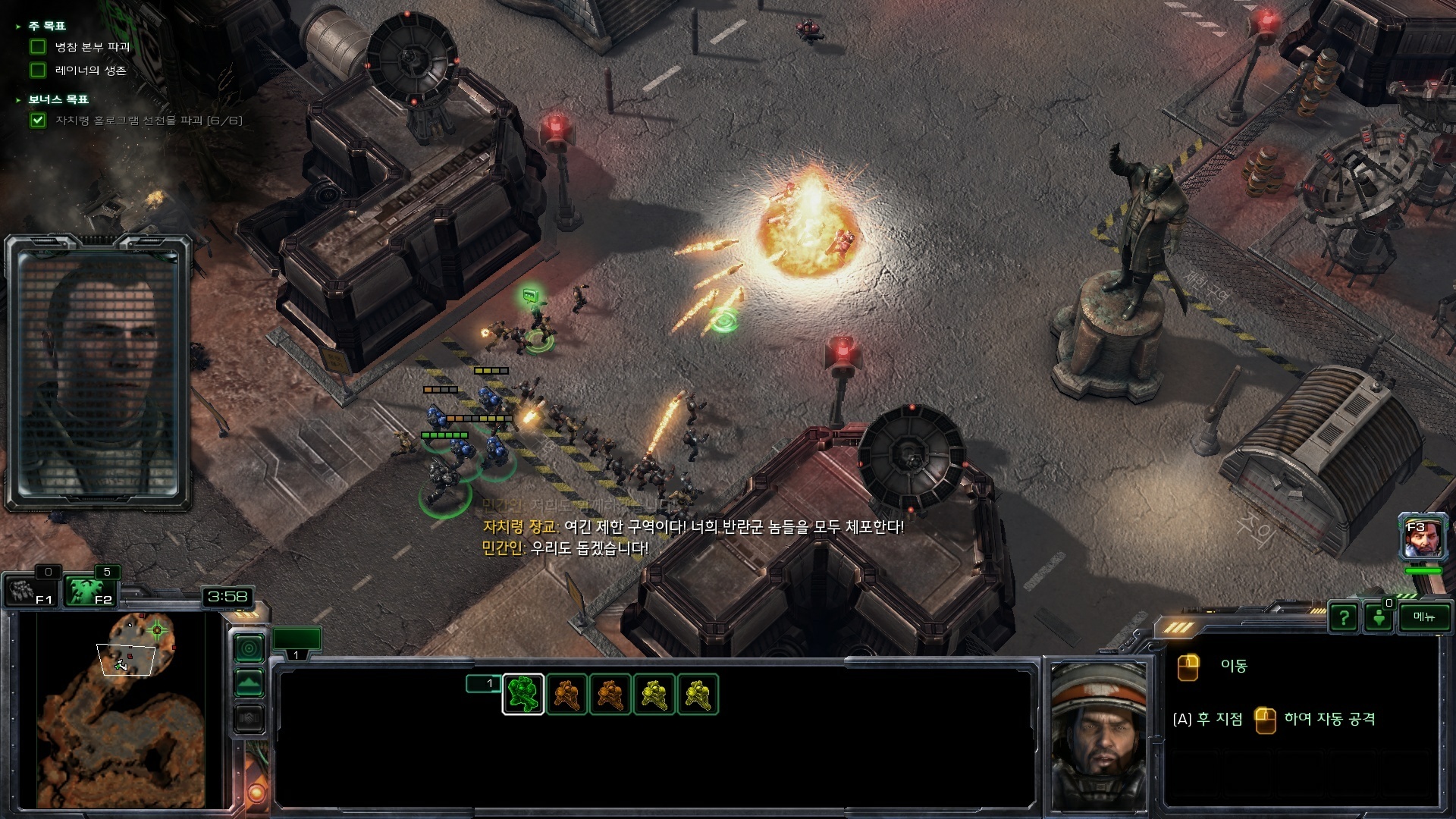Select all army units with F2 button

[89, 591]
